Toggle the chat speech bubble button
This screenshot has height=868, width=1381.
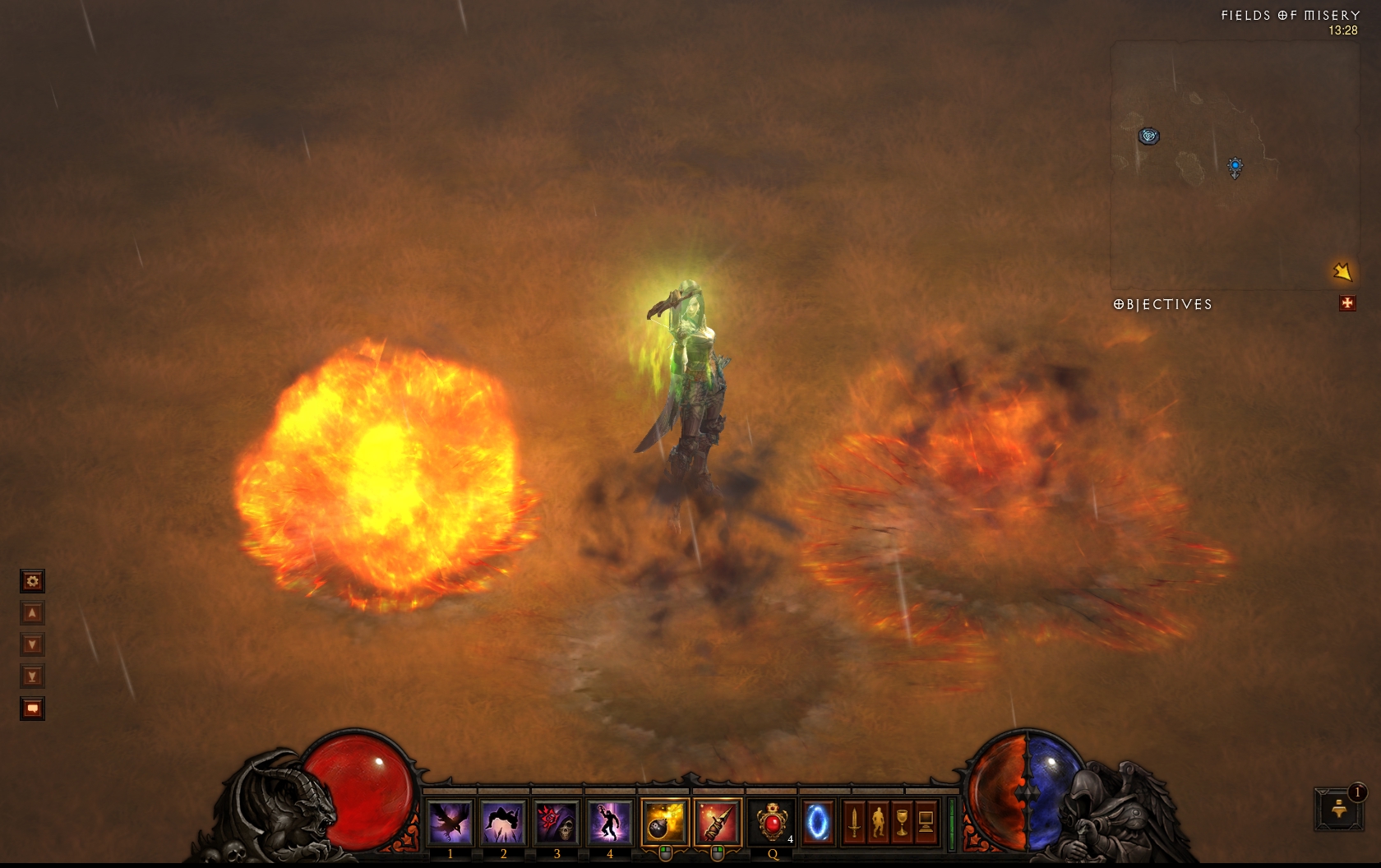32,709
